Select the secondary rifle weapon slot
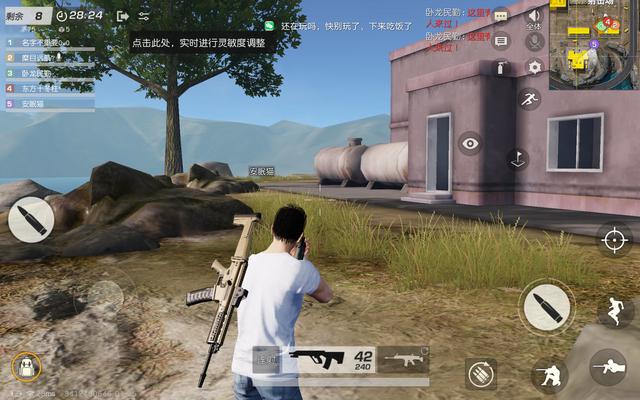The image size is (640, 400). click(403, 359)
